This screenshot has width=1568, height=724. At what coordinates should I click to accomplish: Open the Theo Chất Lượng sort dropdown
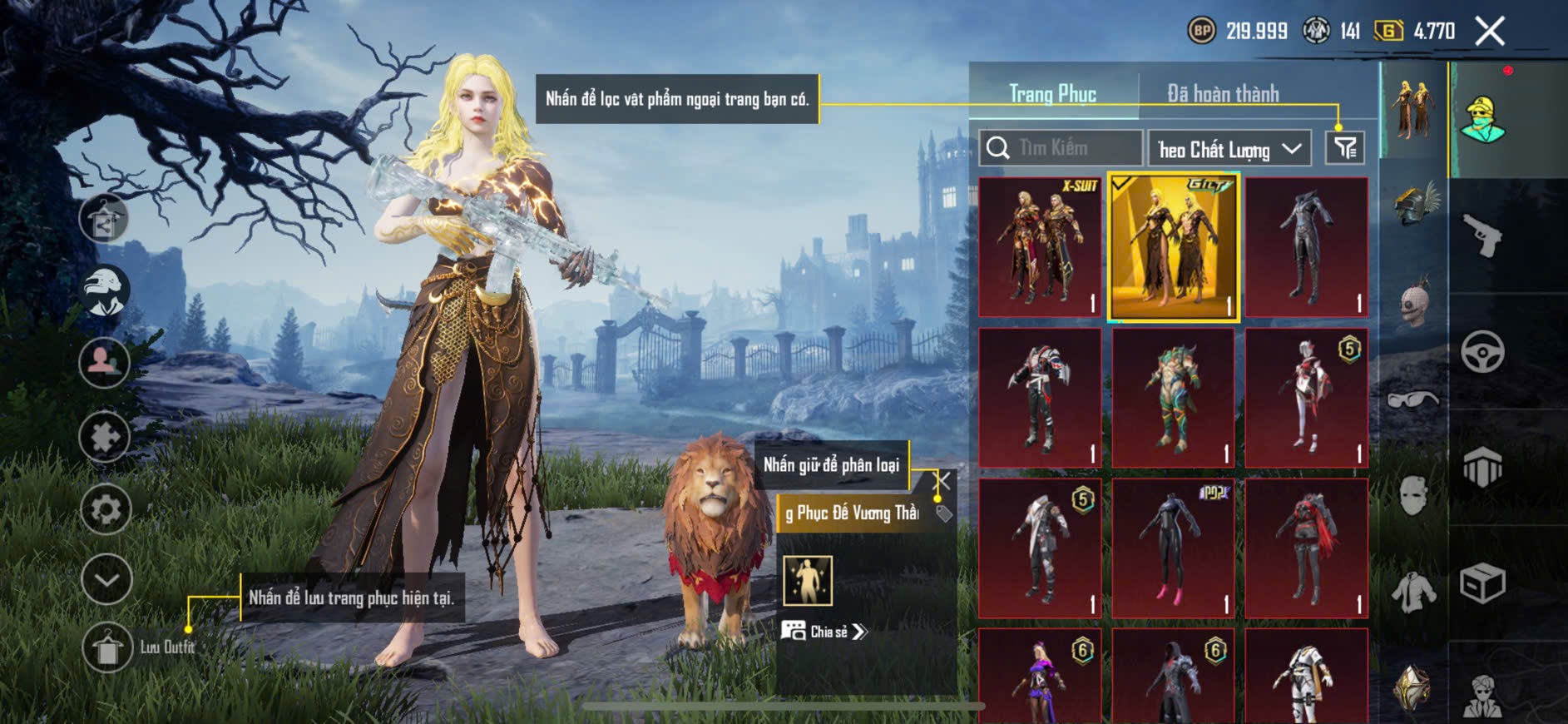1229,149
